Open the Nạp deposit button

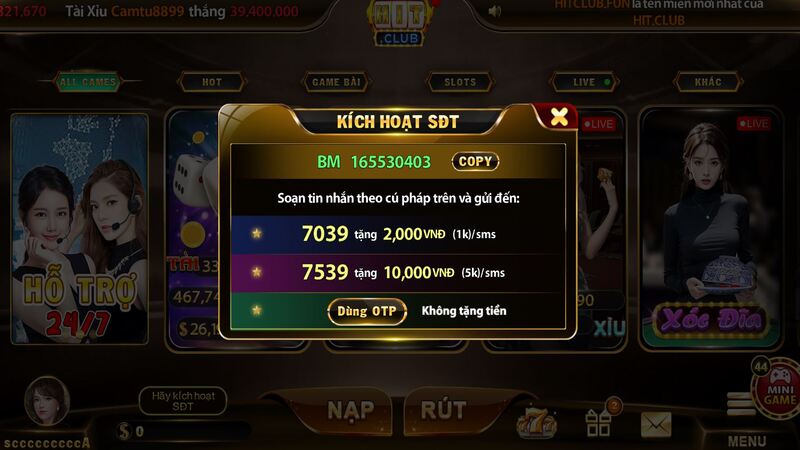click(350, 409)
